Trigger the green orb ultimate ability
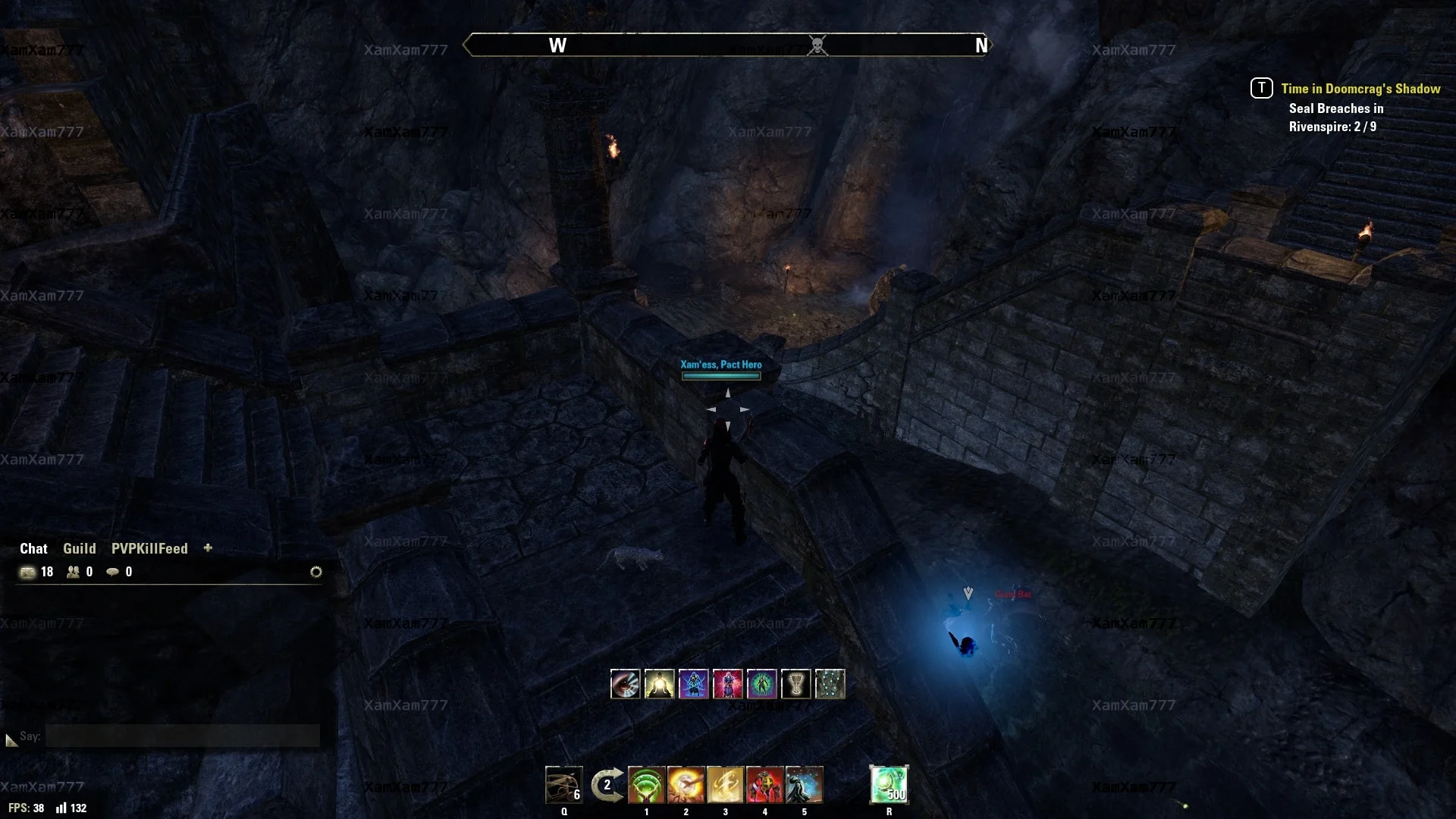 (x=889, y=785)
